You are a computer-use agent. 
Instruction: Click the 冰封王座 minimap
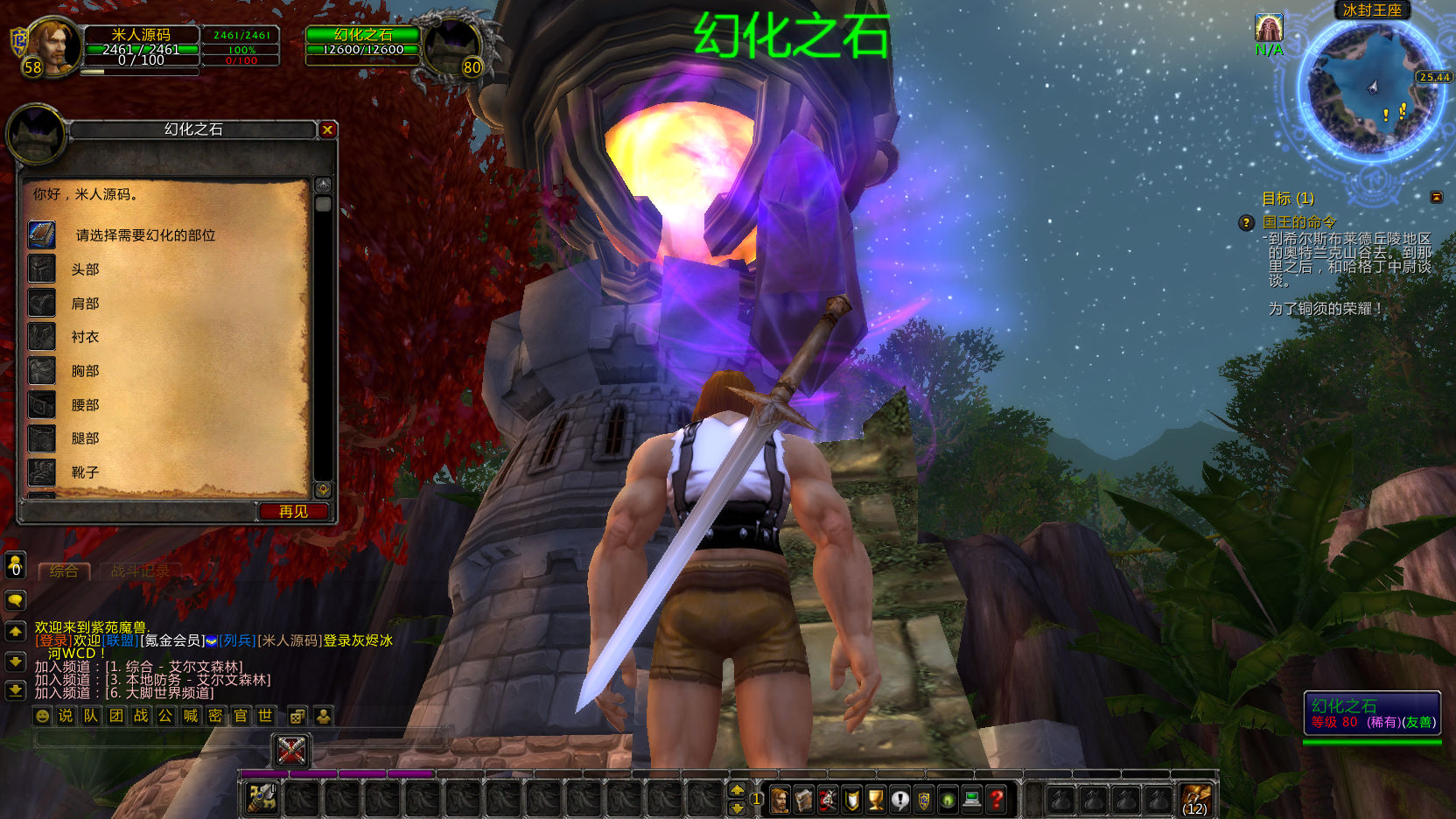1371,88
